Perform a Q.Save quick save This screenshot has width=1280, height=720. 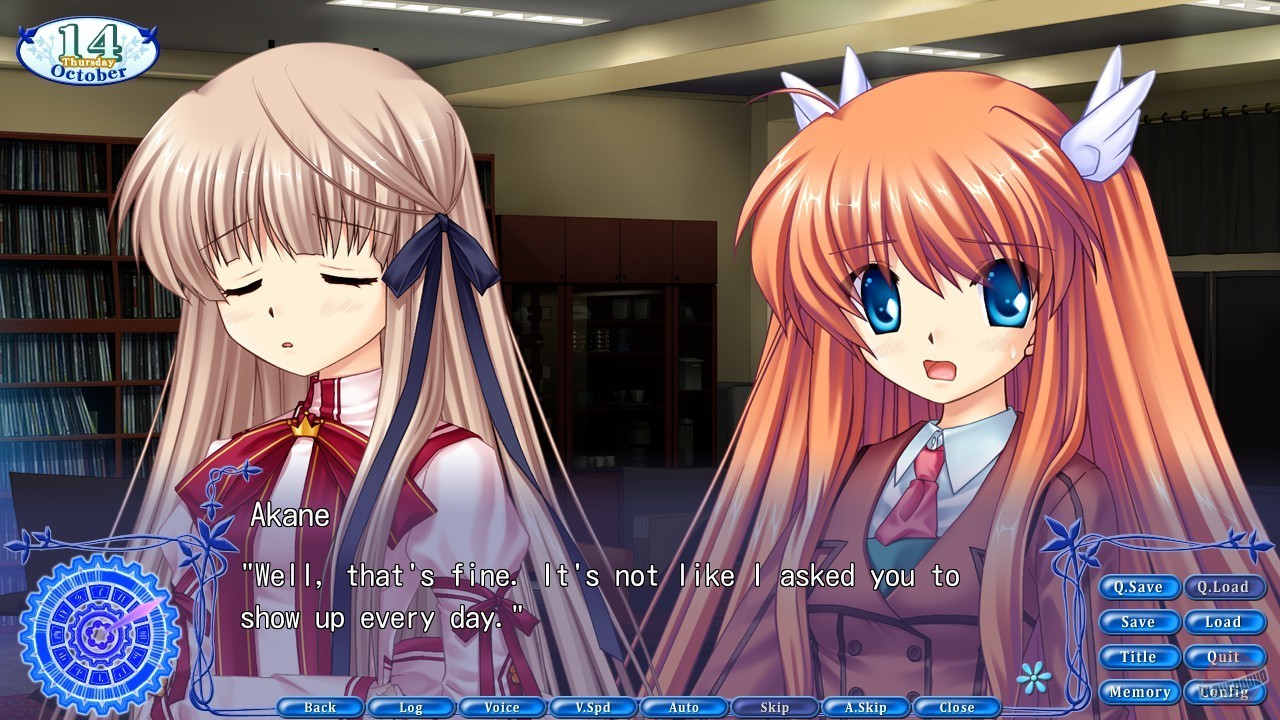click(1138, 587)
